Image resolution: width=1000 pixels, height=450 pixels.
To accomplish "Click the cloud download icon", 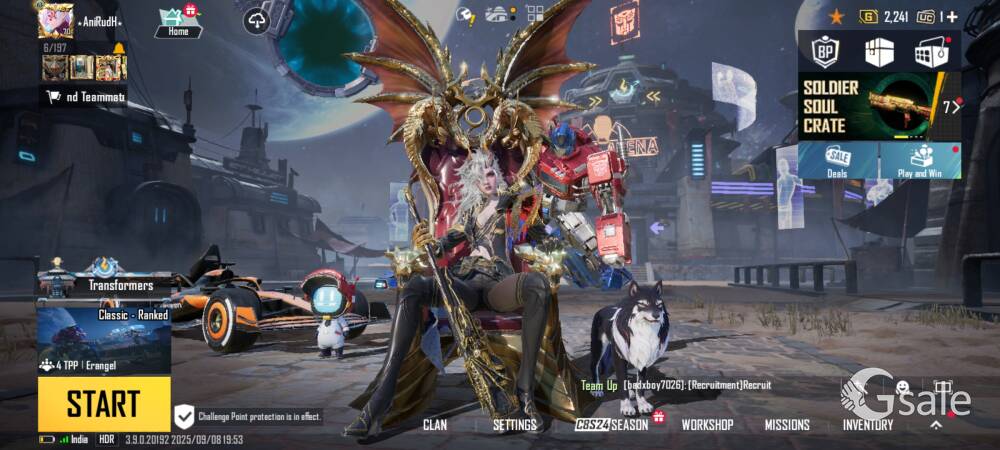I will click(x=256, y=20).
